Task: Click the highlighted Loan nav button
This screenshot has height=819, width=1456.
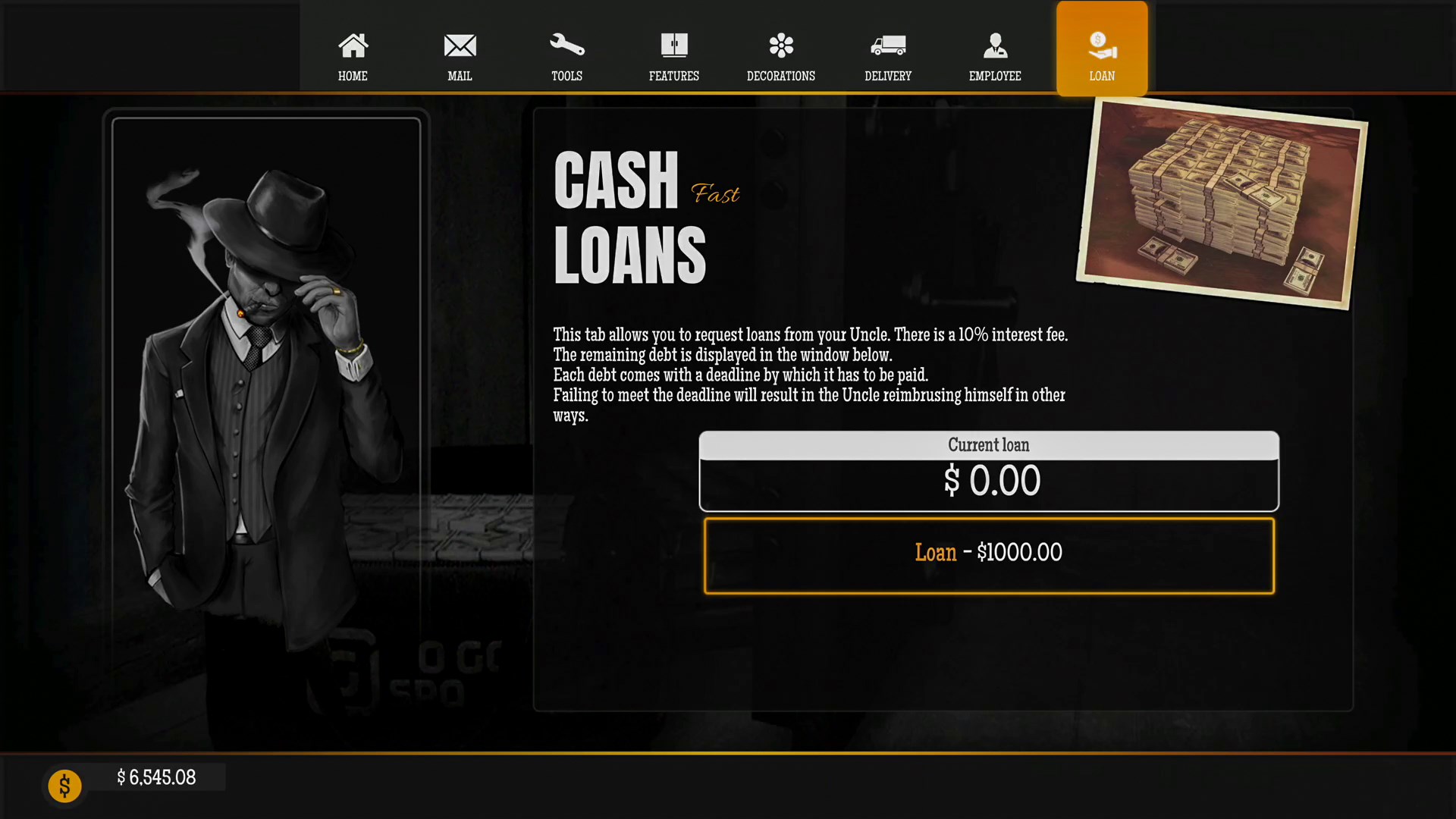Action: (x=1101, y=48)
